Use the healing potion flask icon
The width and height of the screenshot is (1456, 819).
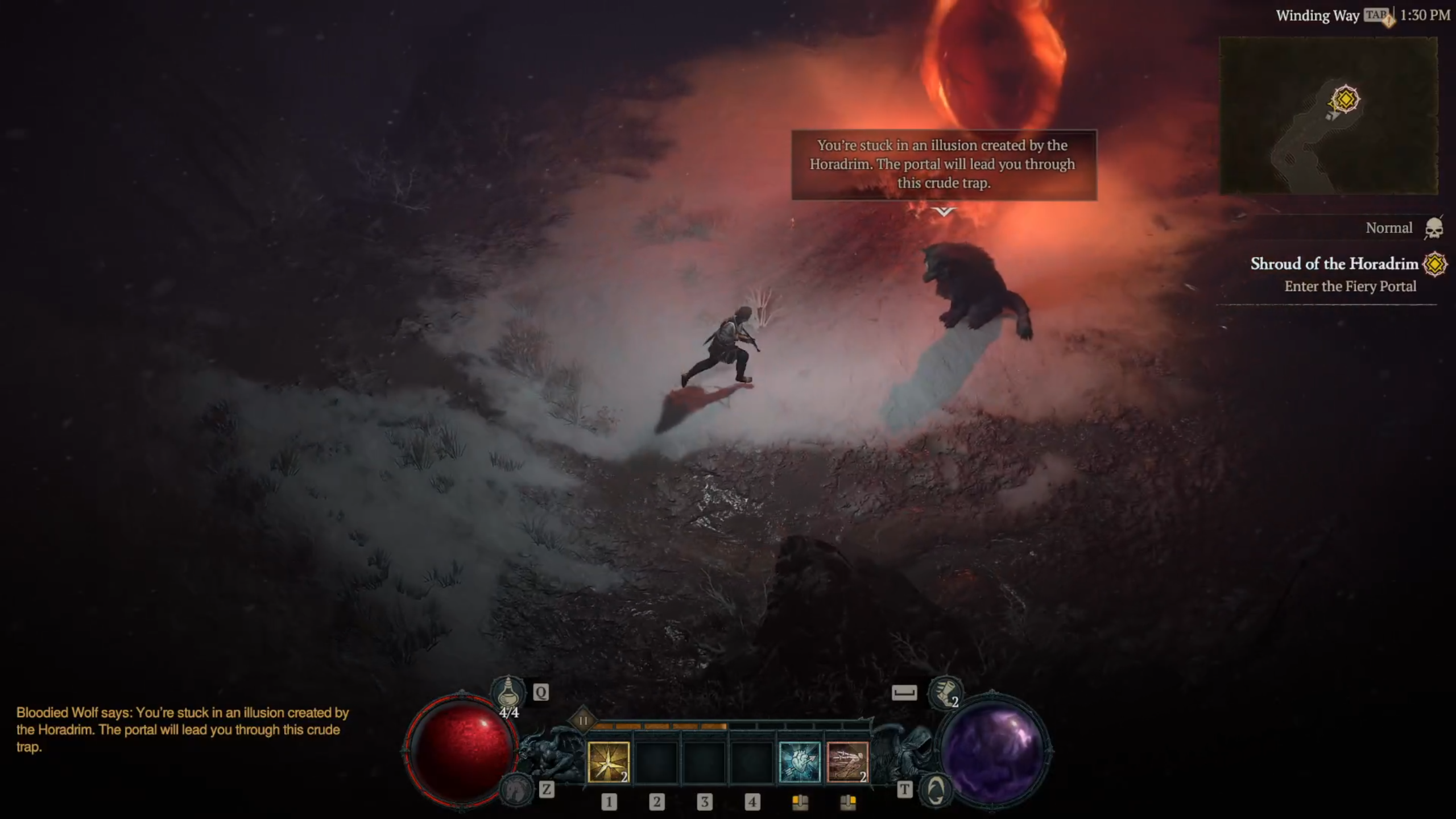pos(508,693)
